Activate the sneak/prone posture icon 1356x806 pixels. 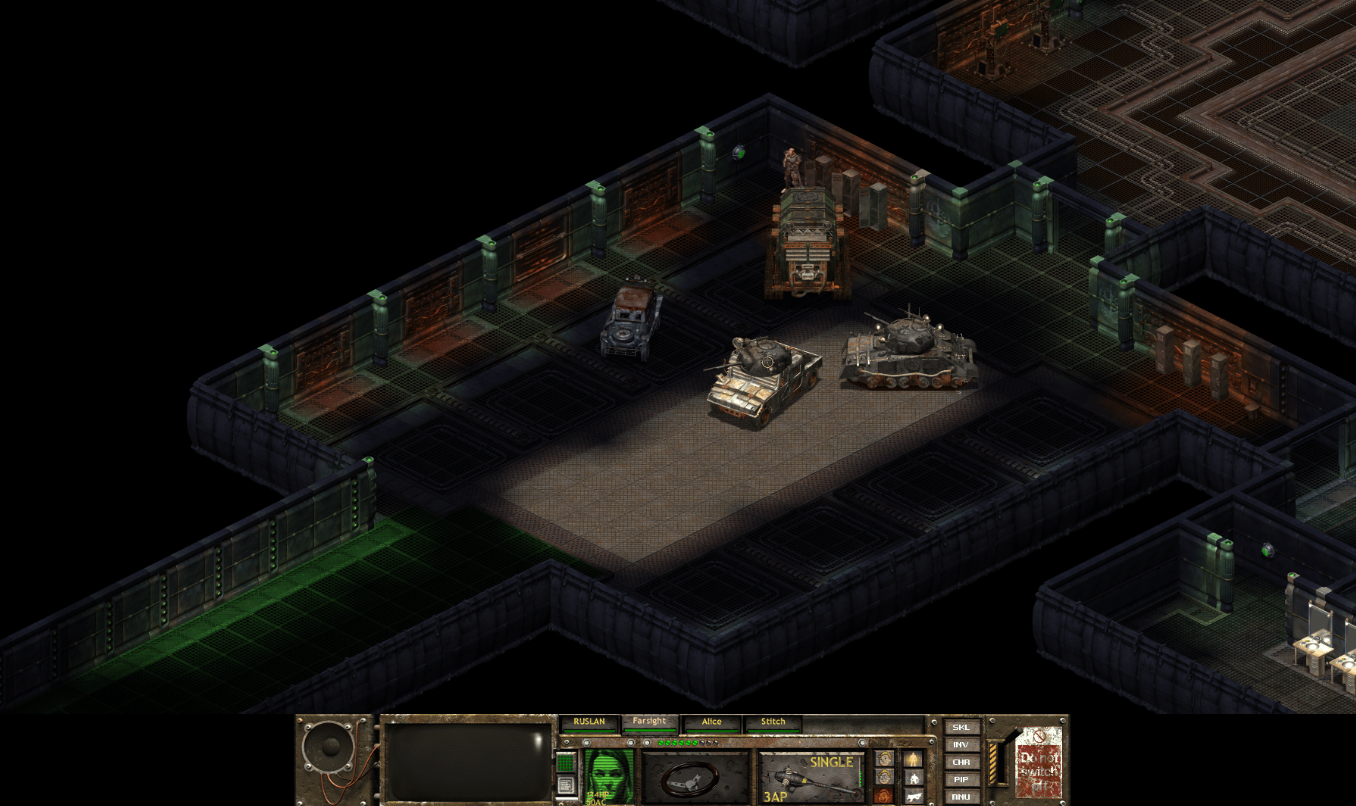(913, 796)
